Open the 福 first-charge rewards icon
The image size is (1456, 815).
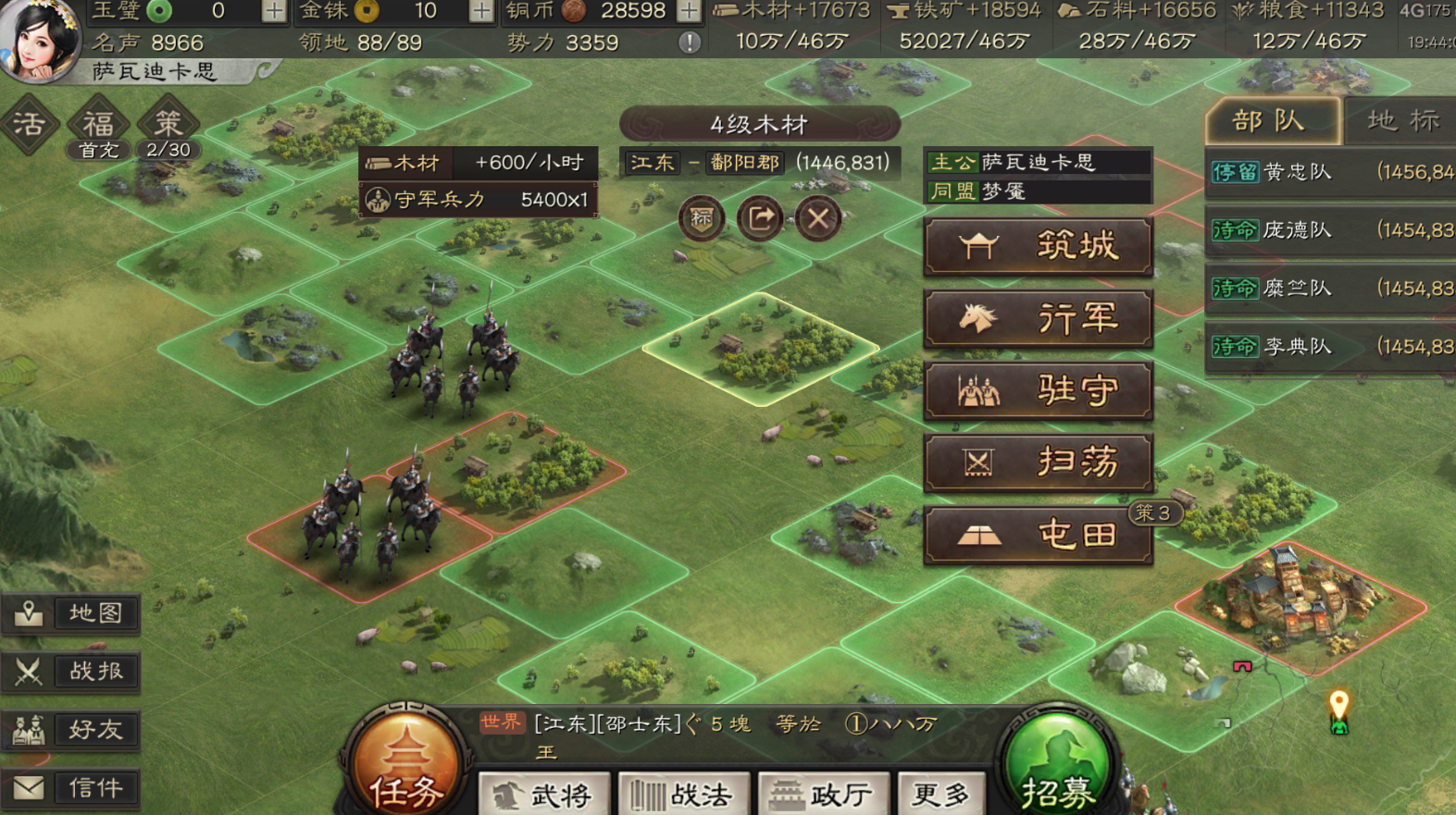click(x=97, y=125)
